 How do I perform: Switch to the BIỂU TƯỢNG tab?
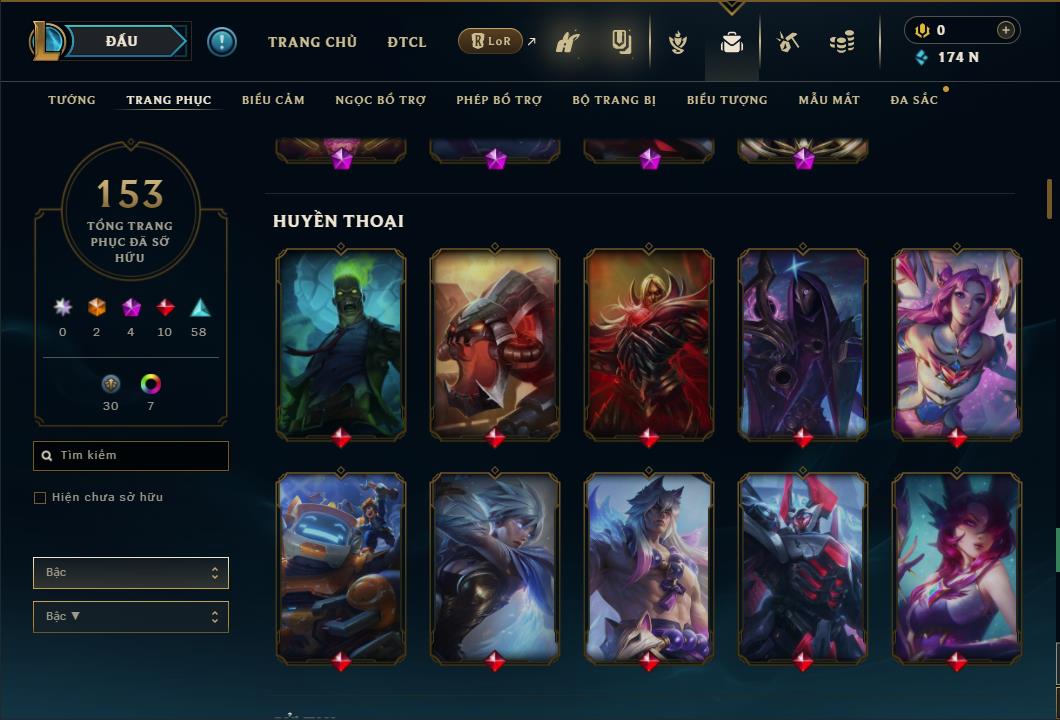[x=727, y=100]
